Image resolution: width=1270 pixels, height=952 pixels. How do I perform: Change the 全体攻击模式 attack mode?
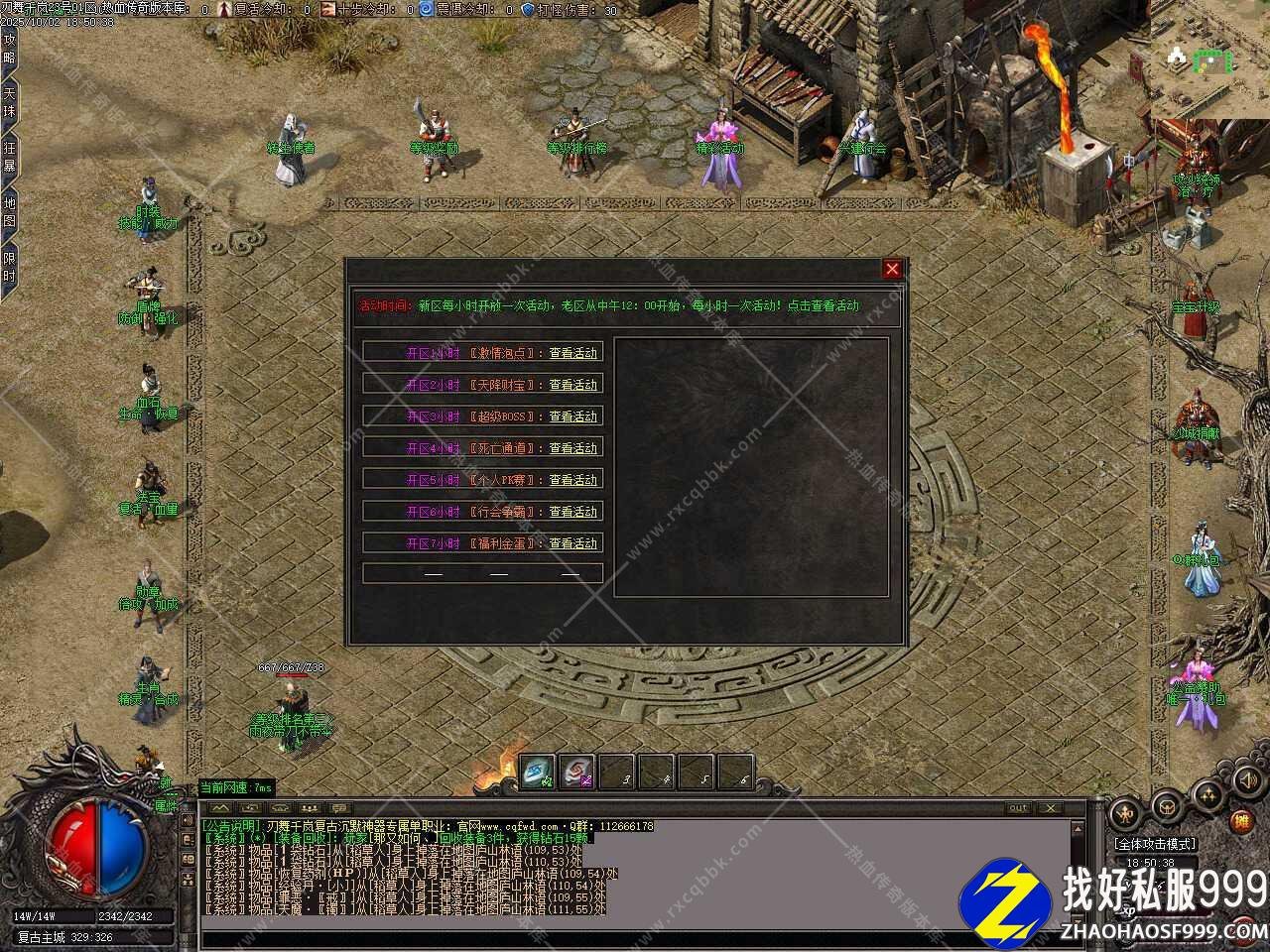pyautogui.click(x=1156, y=844)
